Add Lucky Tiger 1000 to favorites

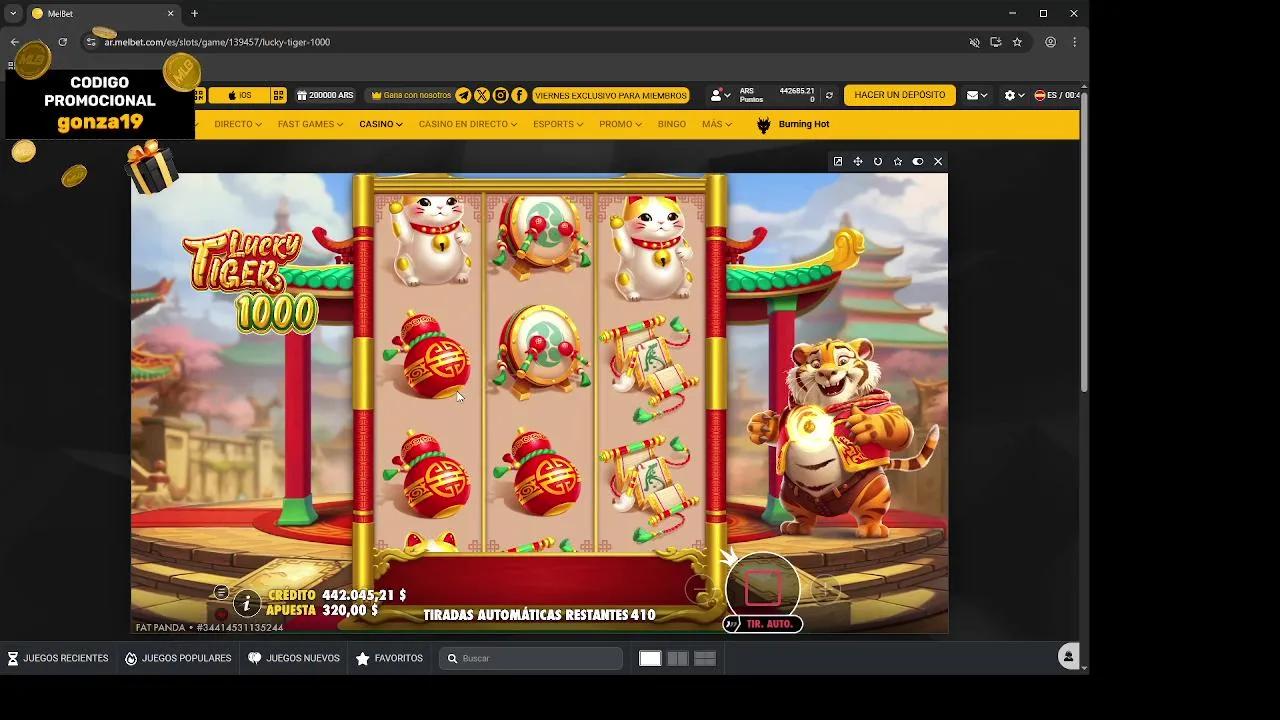click(897, 161)
